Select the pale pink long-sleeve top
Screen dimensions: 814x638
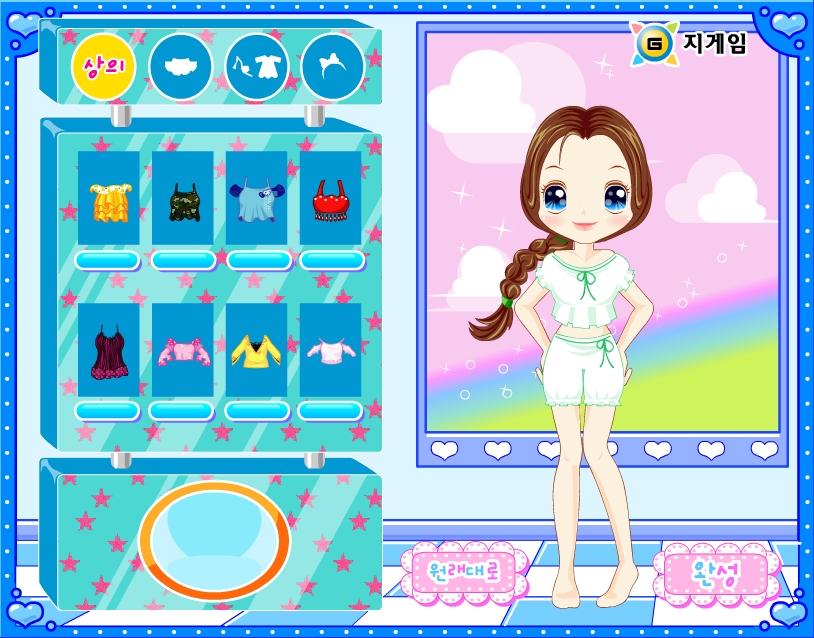tap(330, 350)
